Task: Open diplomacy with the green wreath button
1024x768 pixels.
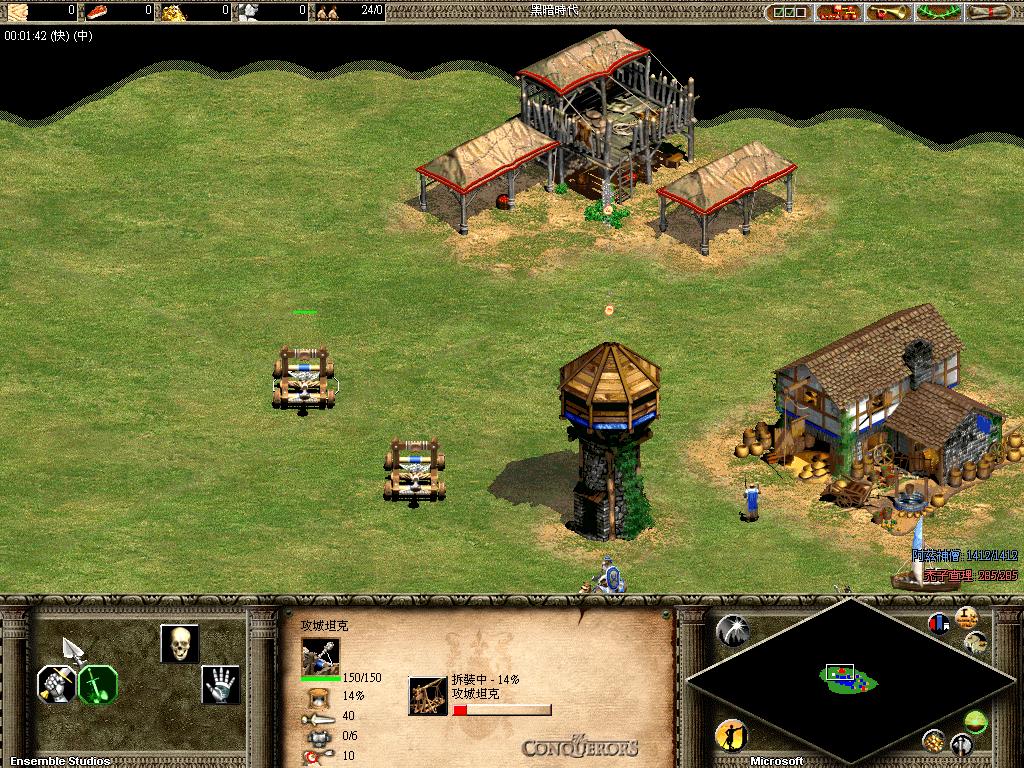Action: (x=938, y=12)
